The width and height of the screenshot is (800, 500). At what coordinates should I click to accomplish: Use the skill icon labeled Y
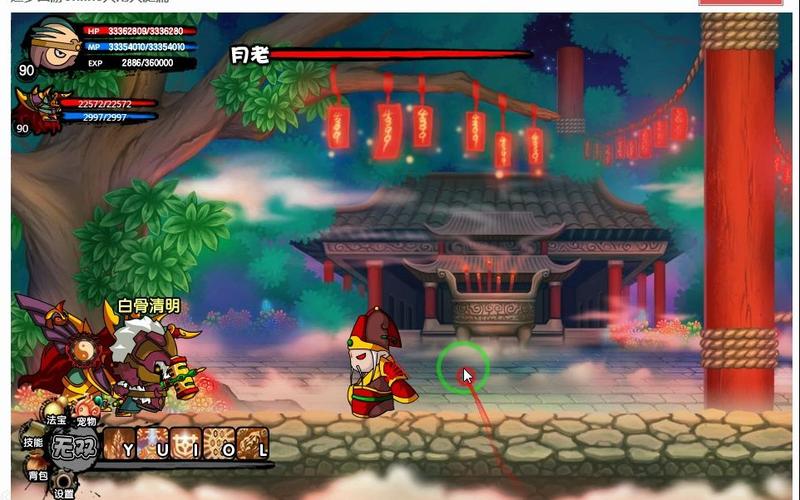(x=119, y=443)
